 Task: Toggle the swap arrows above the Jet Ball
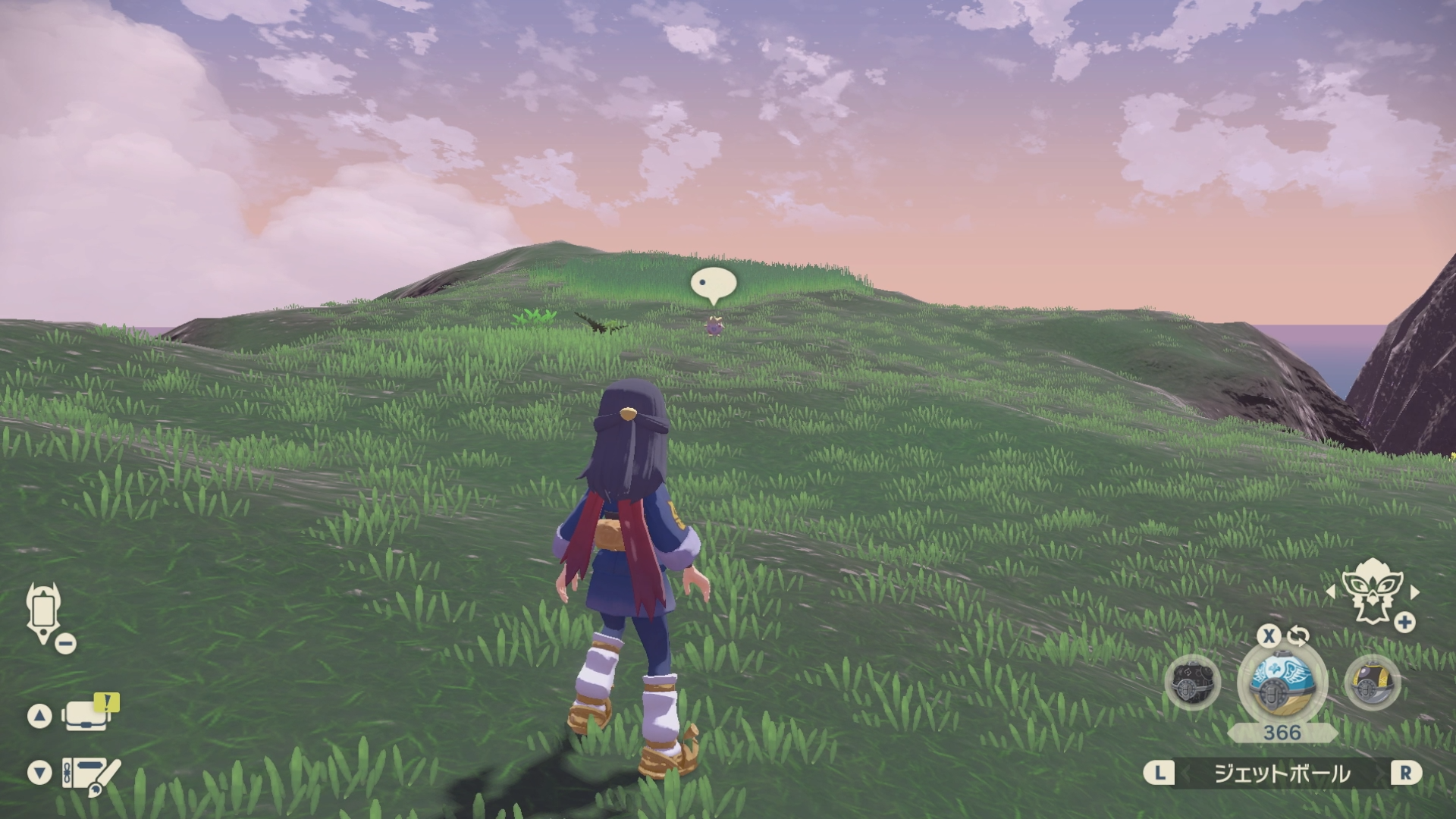1298,635
